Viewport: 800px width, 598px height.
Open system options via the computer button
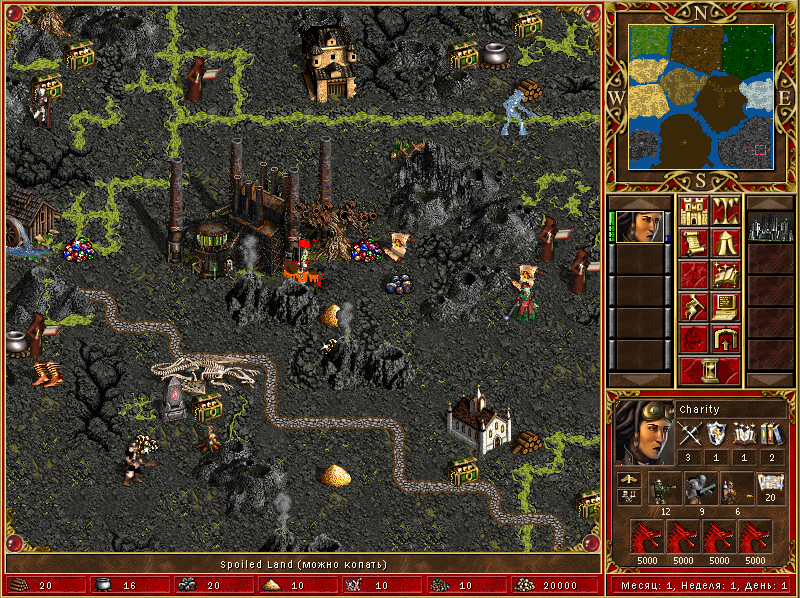coord(724,307)
